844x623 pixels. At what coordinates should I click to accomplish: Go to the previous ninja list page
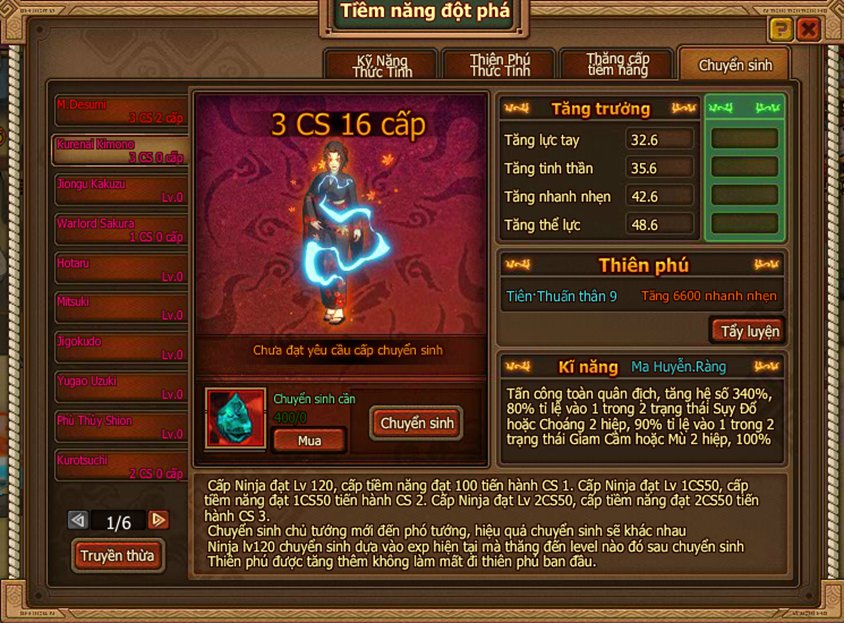(x=78, y=520)
